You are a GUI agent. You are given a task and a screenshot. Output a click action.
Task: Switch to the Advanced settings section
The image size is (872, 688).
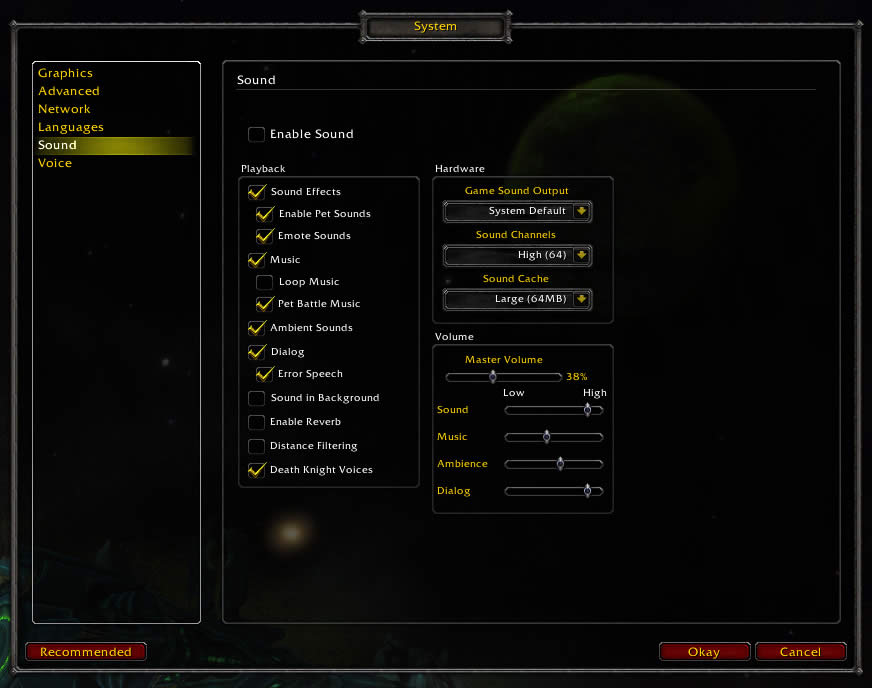point(68,91)
